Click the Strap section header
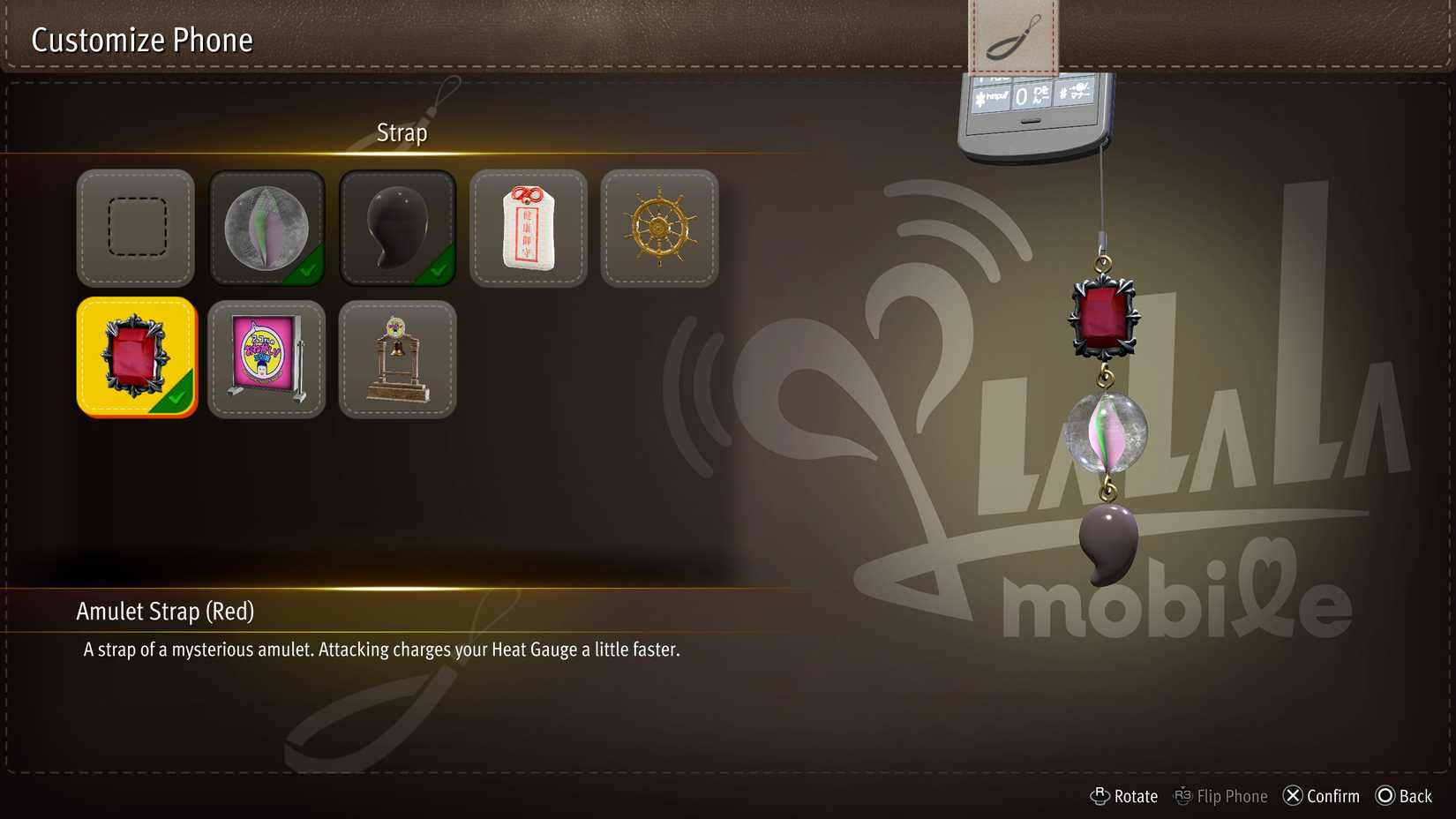 [402, 131]
